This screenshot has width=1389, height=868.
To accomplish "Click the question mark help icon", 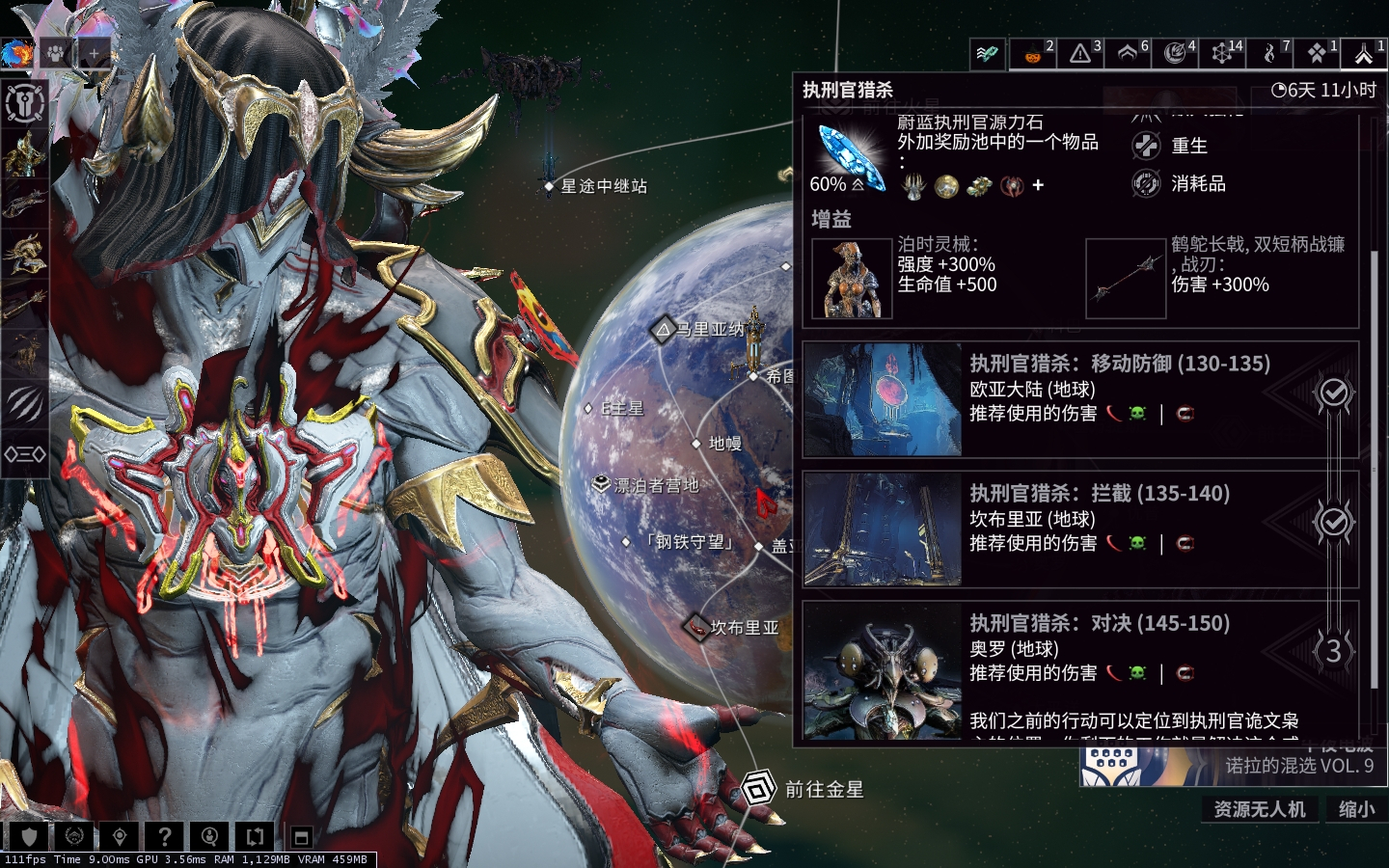I will (165, 836).
